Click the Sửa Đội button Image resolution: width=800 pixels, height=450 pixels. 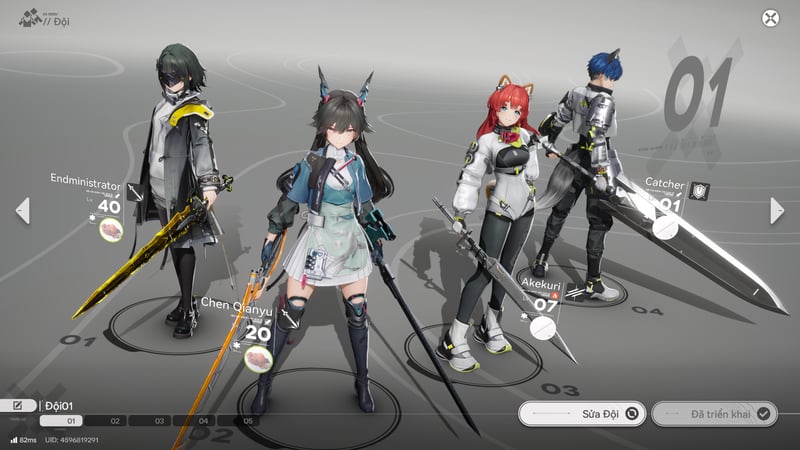[x=582, y=413]
